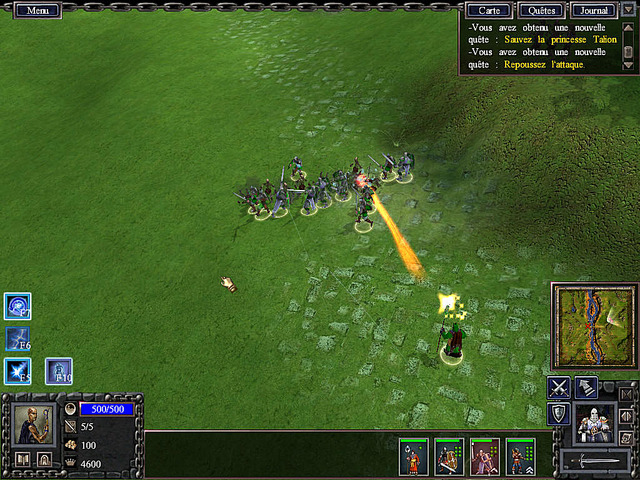The height and width of the screenshot is (480, 640).
Task: Use the F5 starburst spell icon
Action: pyautogui.click(x=18, y=371)
